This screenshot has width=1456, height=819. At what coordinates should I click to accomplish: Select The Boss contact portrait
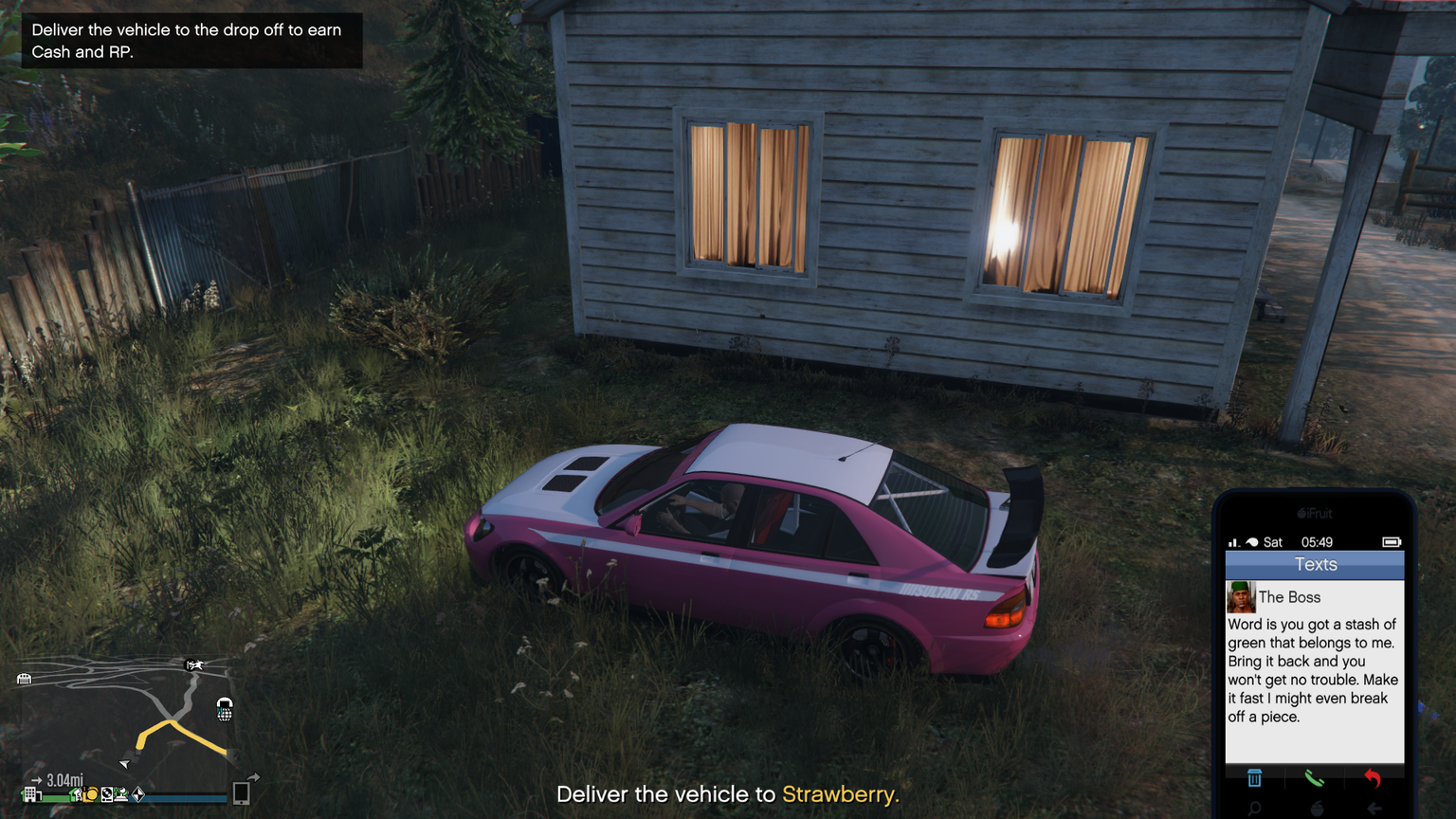pyautogui.click(x=1241, y=597)
